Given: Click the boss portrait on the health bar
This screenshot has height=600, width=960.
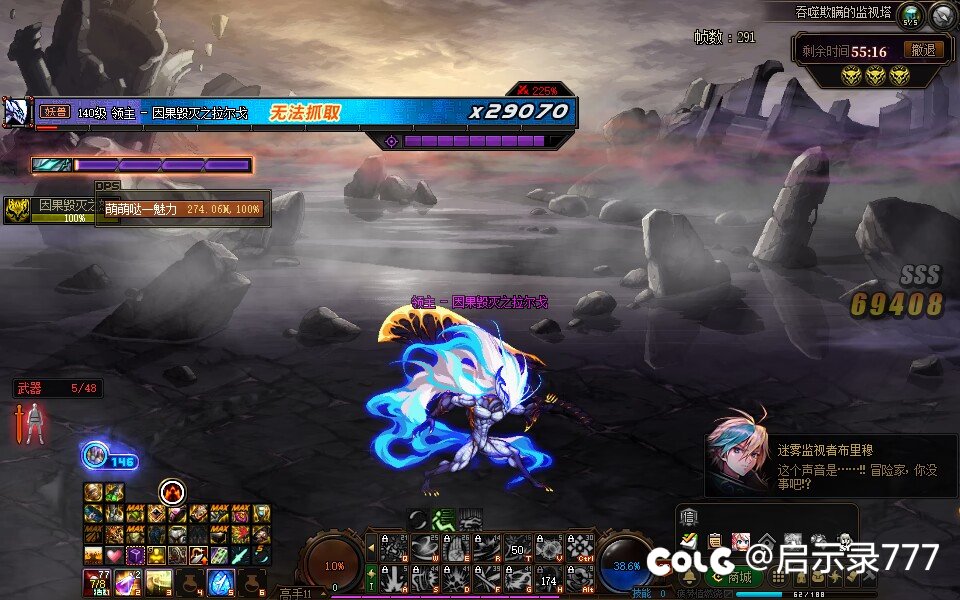Looking at the screenshot, I should point(16,112).
